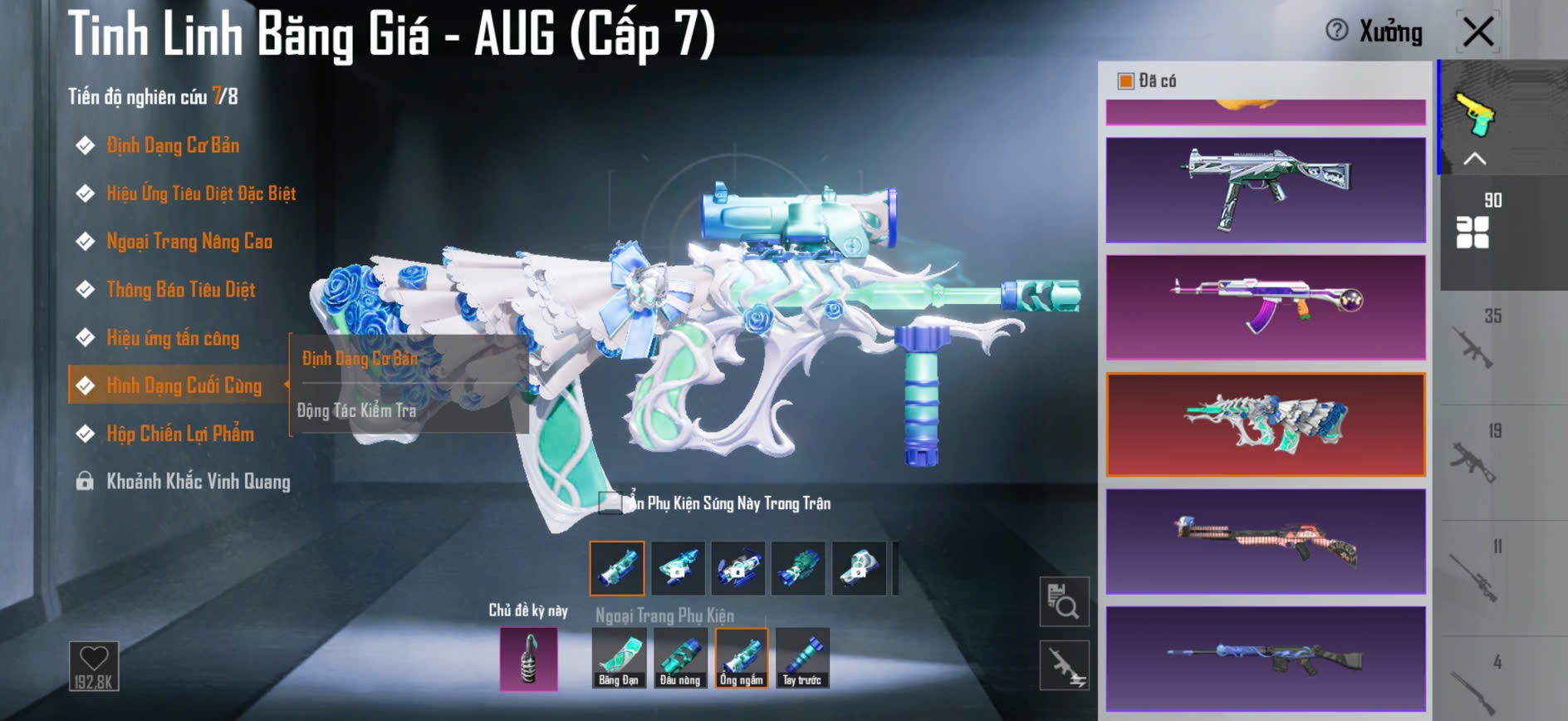Select the purple AKM skin thumbnail
This screenshot has width=1568, height=721.
point(1266,307)
